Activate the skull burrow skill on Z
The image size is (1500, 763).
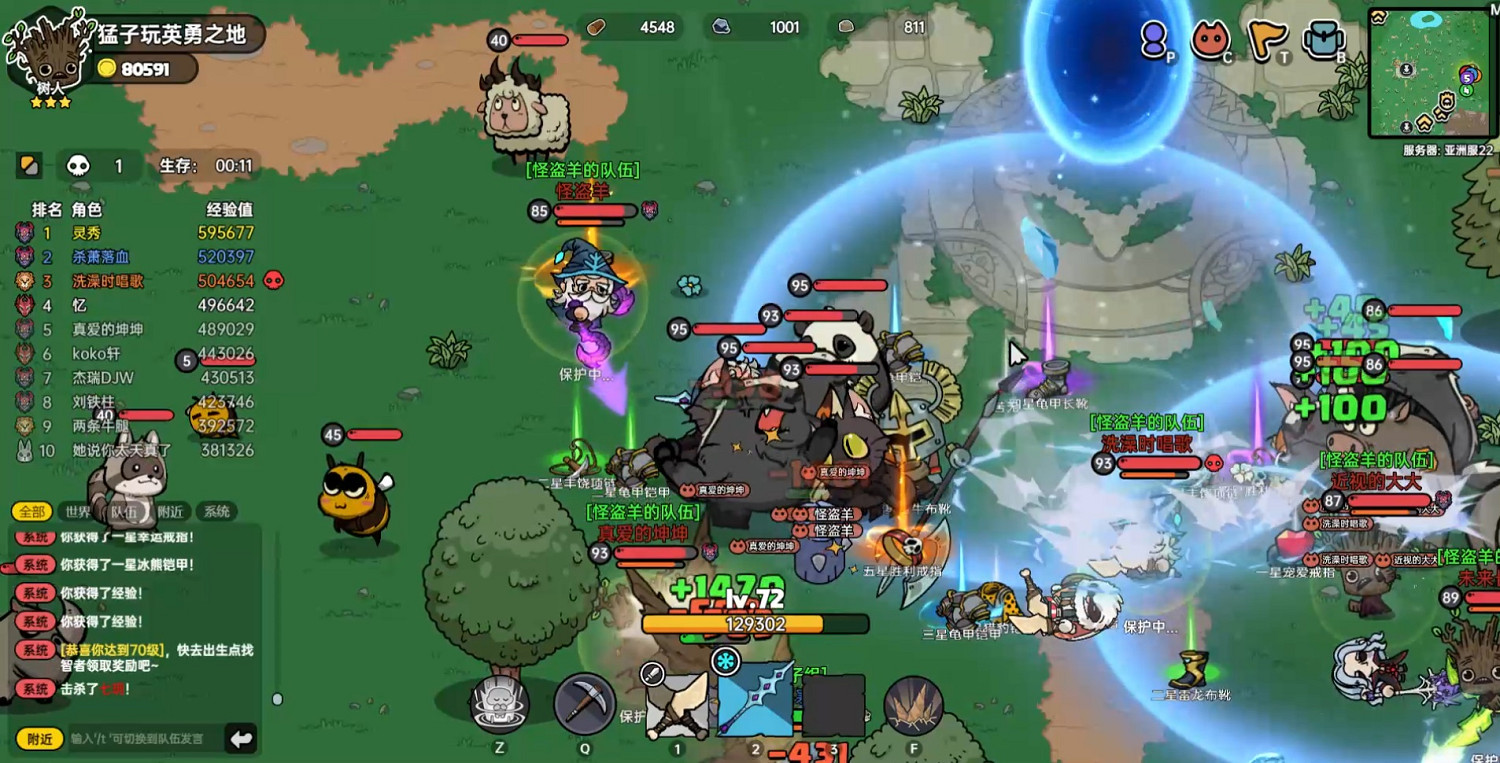tap(498, 700)
